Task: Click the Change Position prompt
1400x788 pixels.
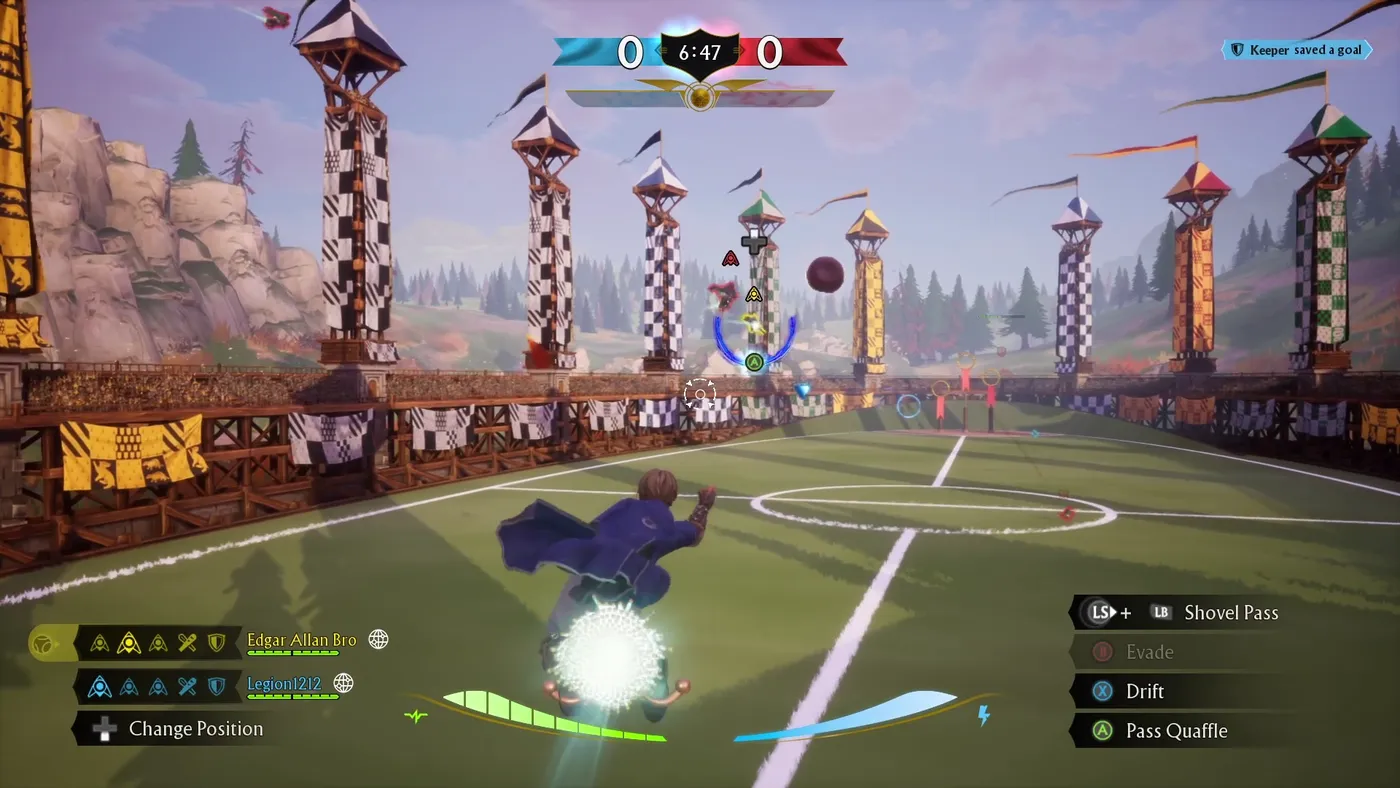Action: (196, 729)
